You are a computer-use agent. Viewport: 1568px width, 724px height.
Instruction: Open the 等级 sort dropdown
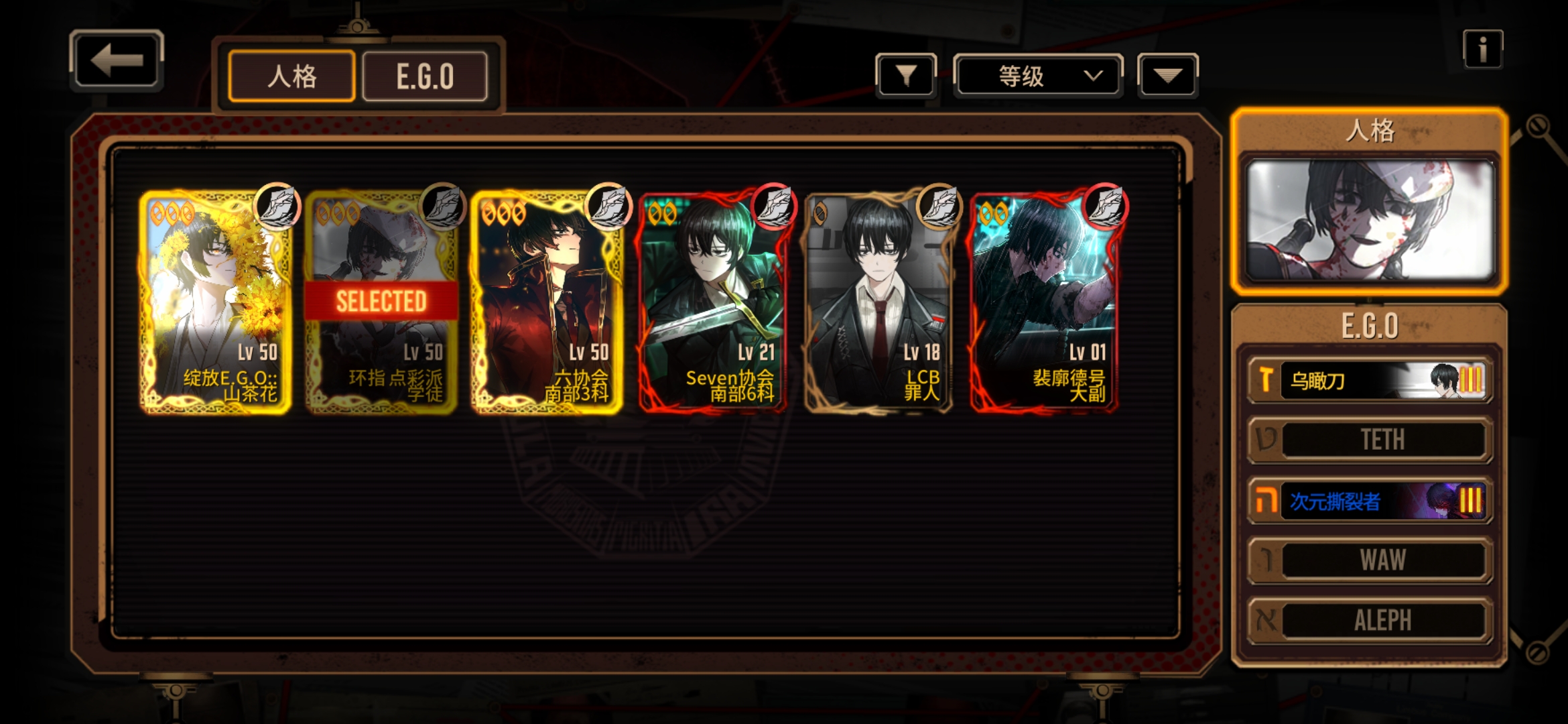pos(1037,76)
